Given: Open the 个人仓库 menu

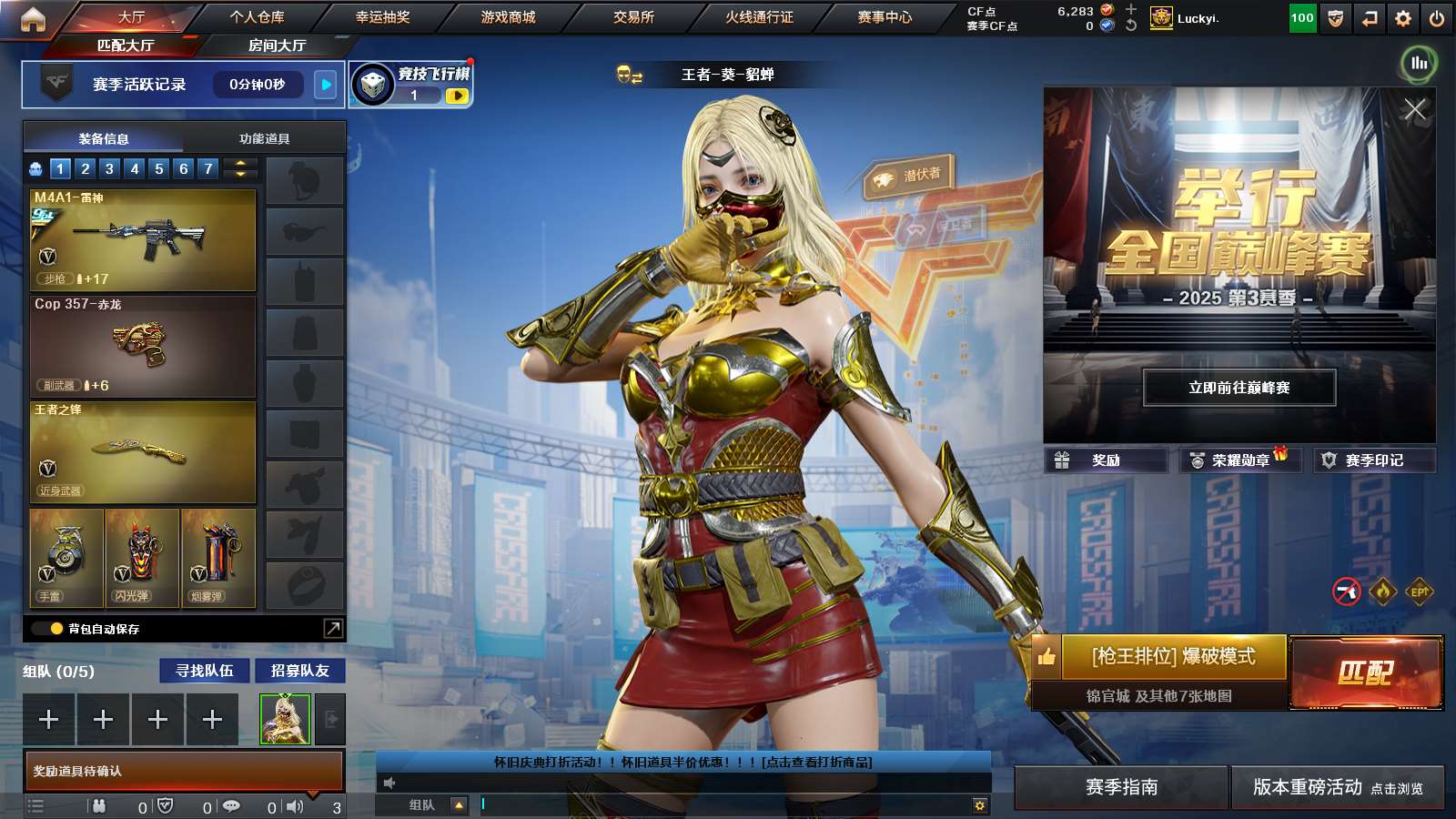Looking at the screenshot, I should tap(257, 17).
